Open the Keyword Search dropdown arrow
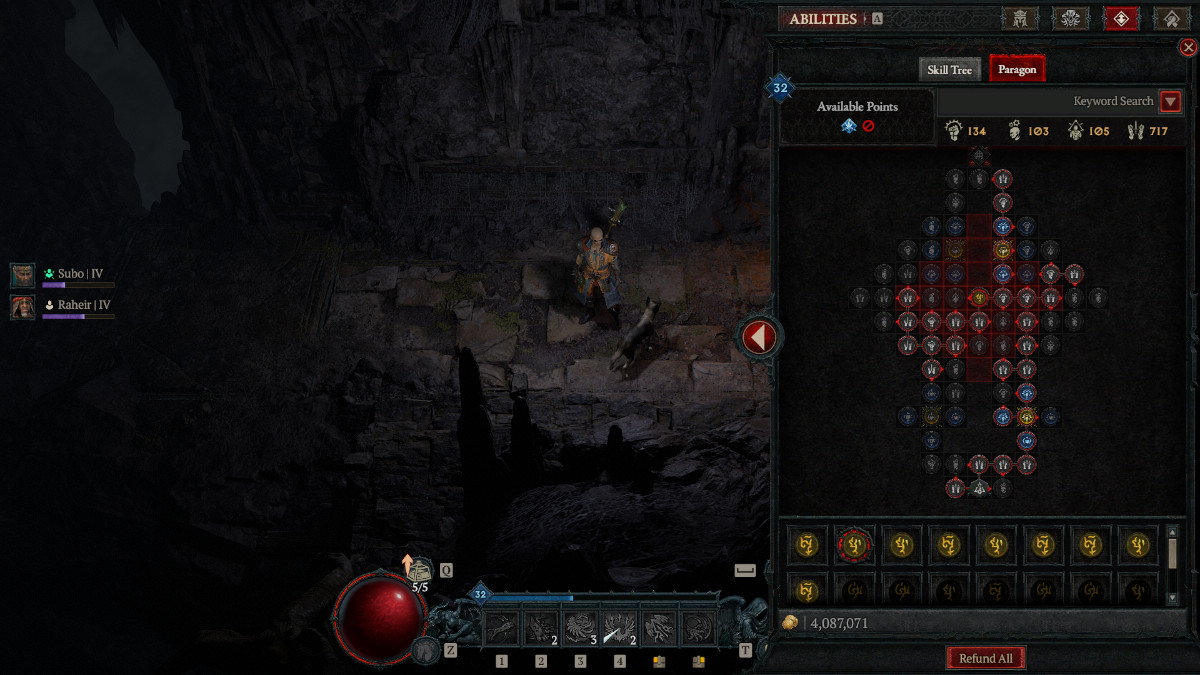This screenshot has height=675, width=1200. point(1170,101)
